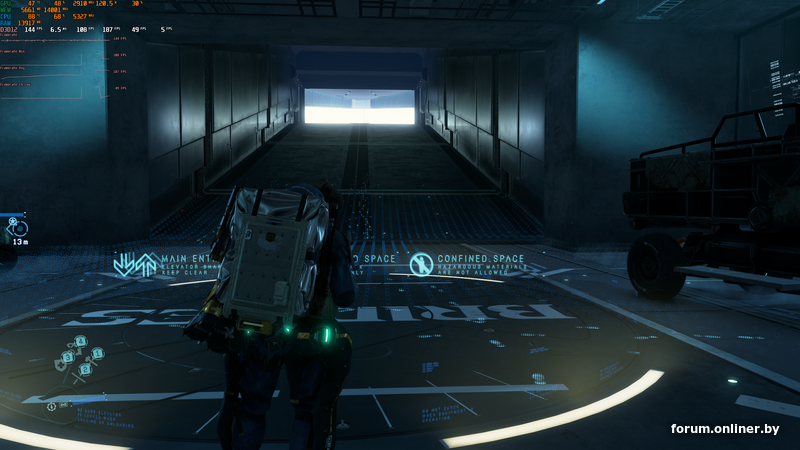Click the objective marker showing 13m
This screenshot has width=800, height=450.
pos(17,227)
